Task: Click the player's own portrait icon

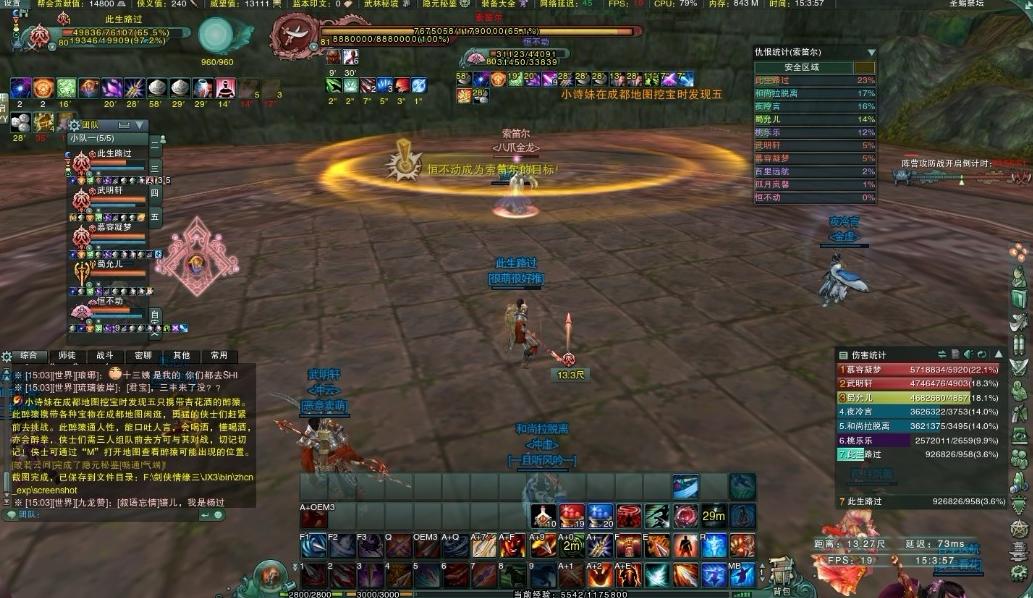Action: (x=38, y=37)
